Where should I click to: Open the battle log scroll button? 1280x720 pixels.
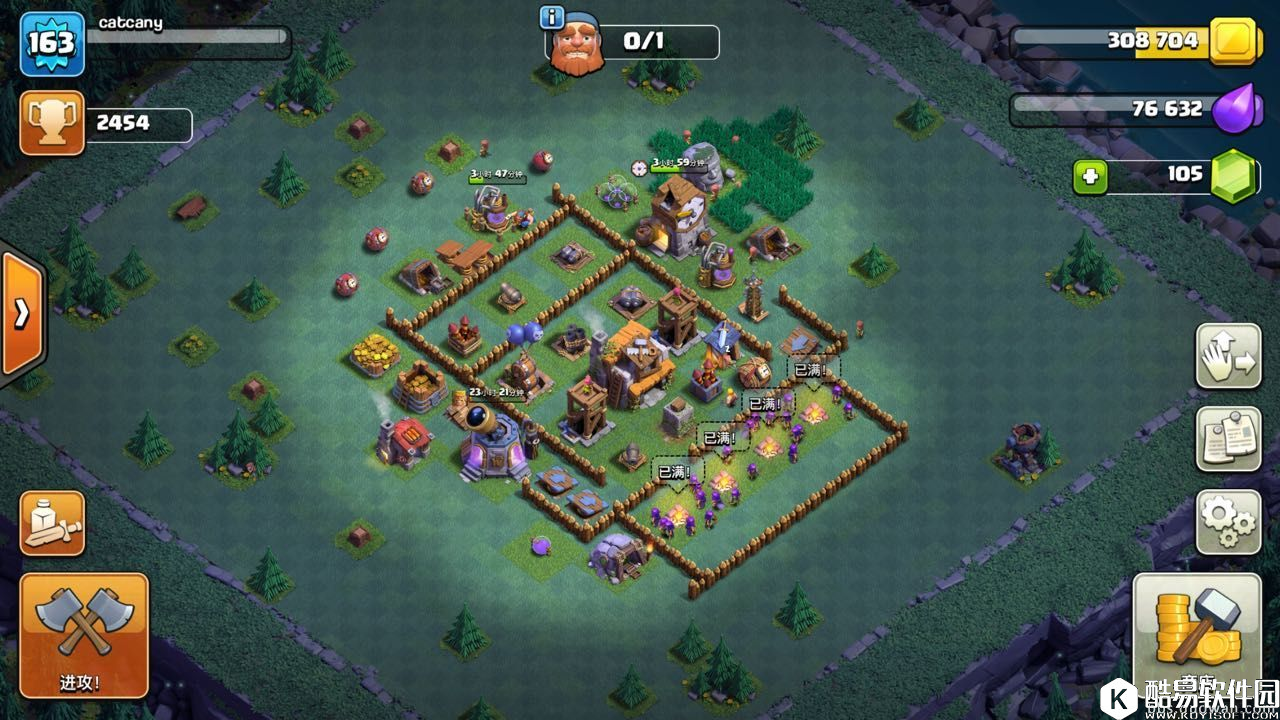pyautogui.click(x=1228, y=438)
